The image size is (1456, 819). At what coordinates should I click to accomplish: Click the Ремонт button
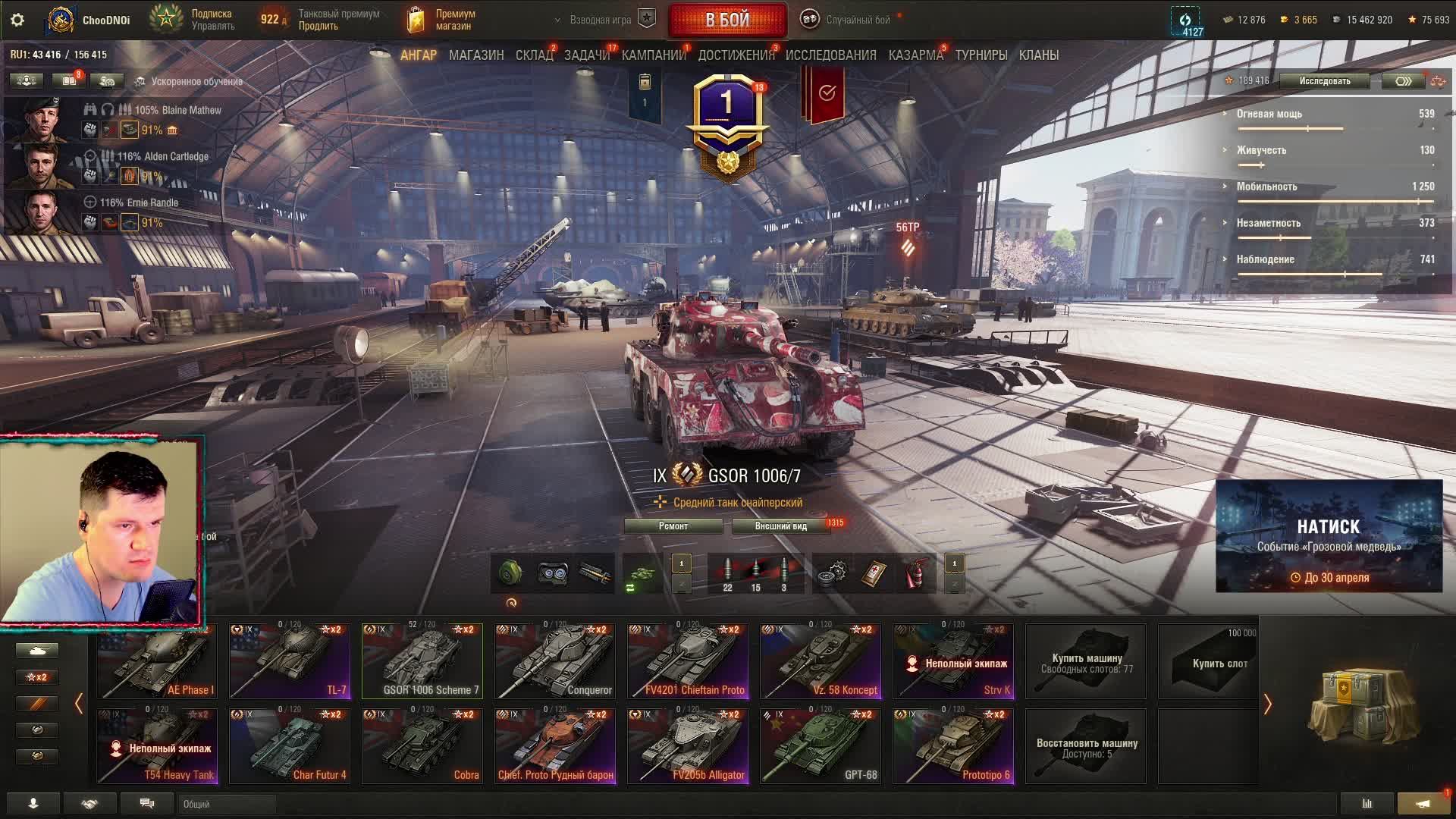[x=673, y=526]
